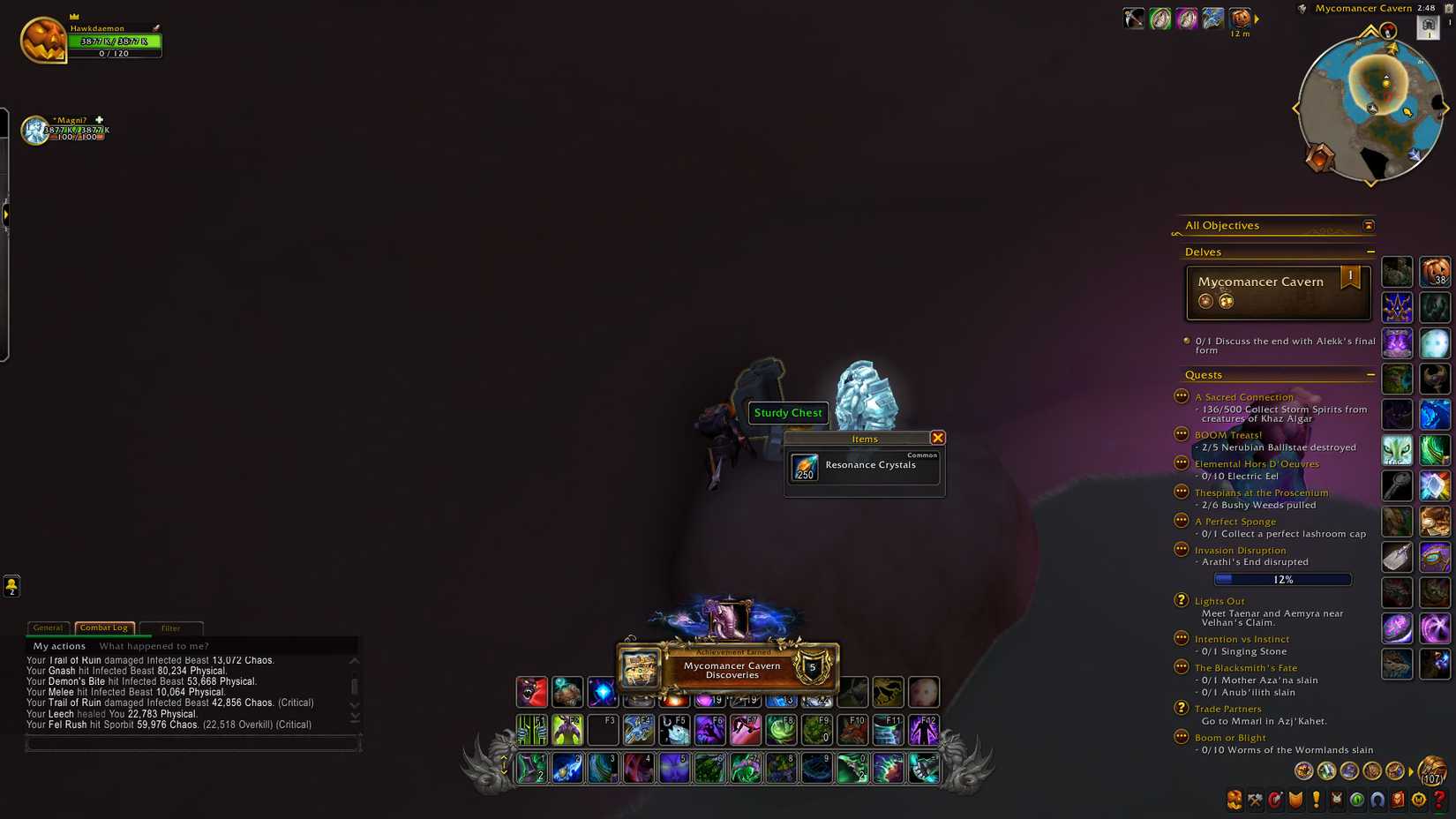Open the in-game Shop icon
Image resolution: width=1456 pixels, height=819 pixels.
pos(1418,800)
